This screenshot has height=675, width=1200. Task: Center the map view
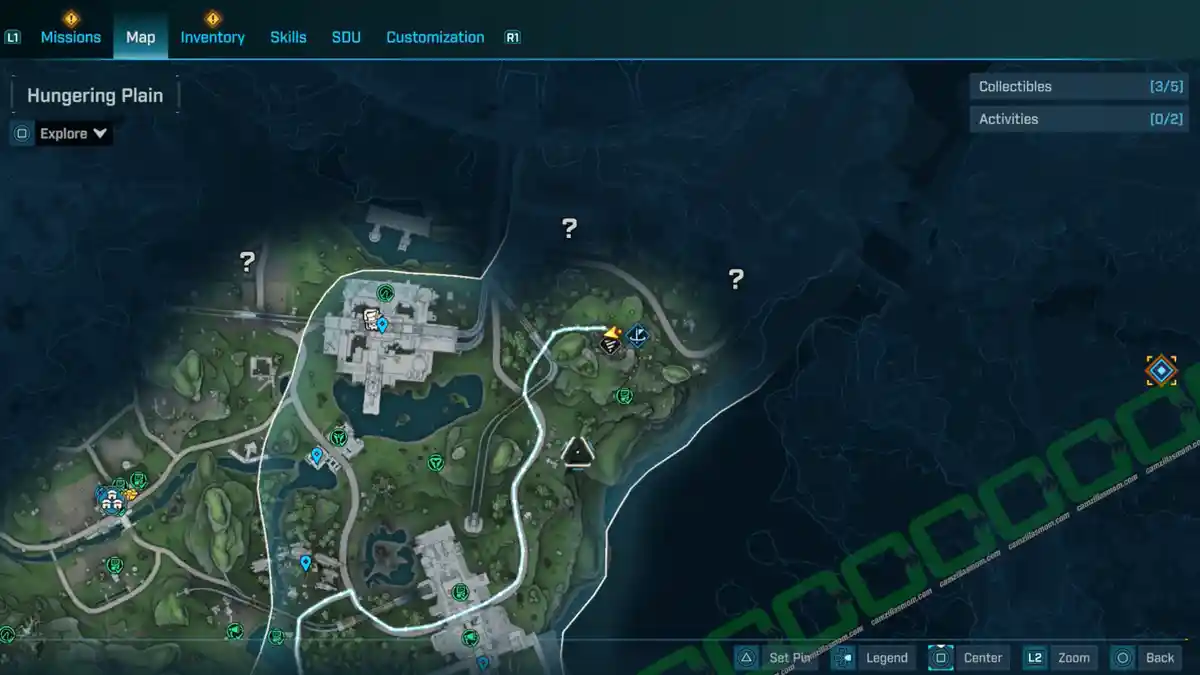click(x=968, y=657)
